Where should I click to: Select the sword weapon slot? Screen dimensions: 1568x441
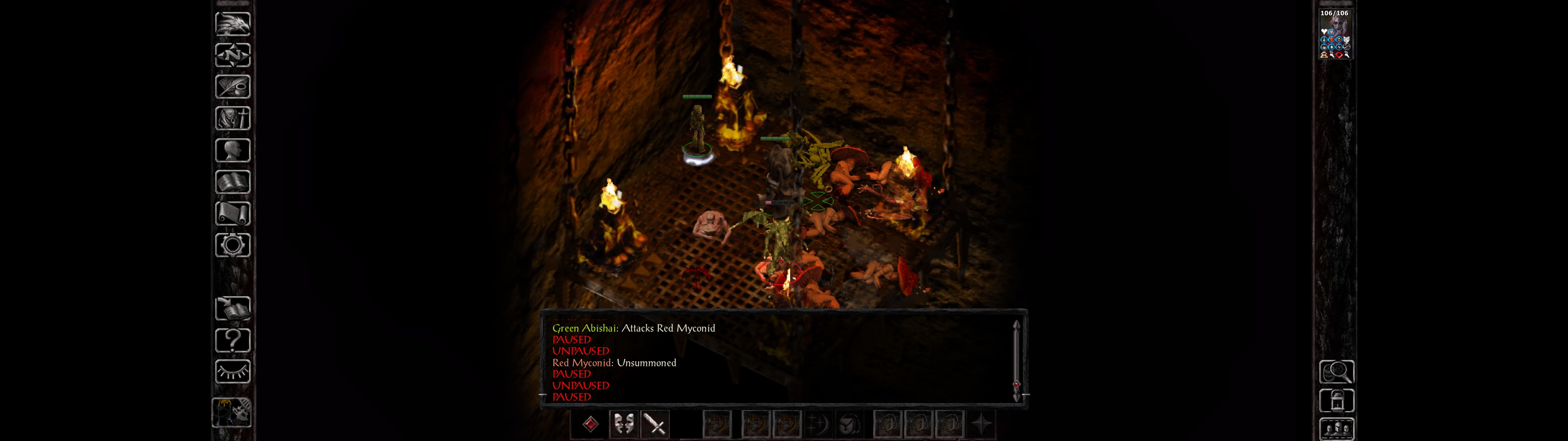pos(655,424)
